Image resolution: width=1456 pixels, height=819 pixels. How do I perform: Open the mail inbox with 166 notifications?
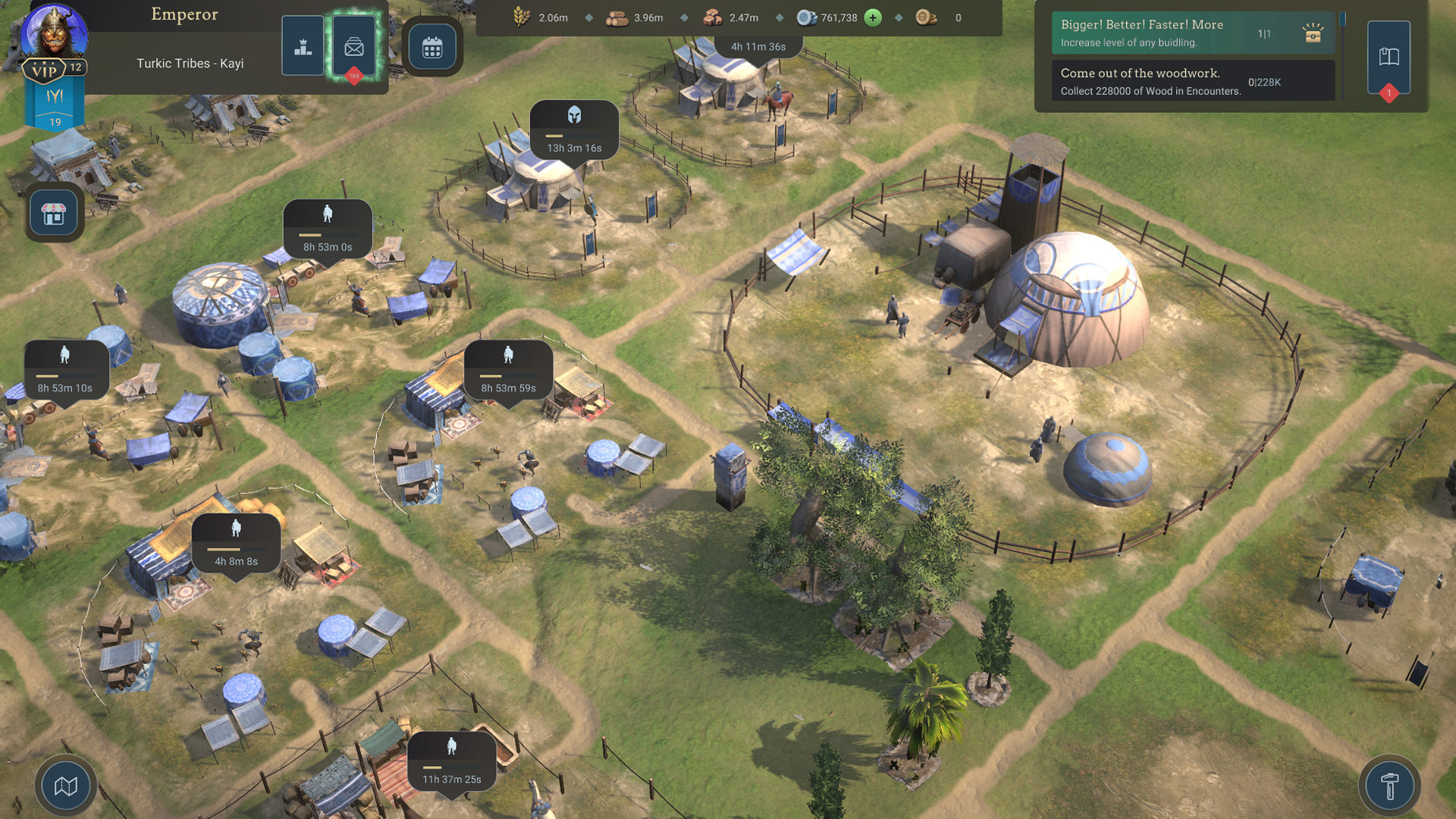tap(353, 46)
